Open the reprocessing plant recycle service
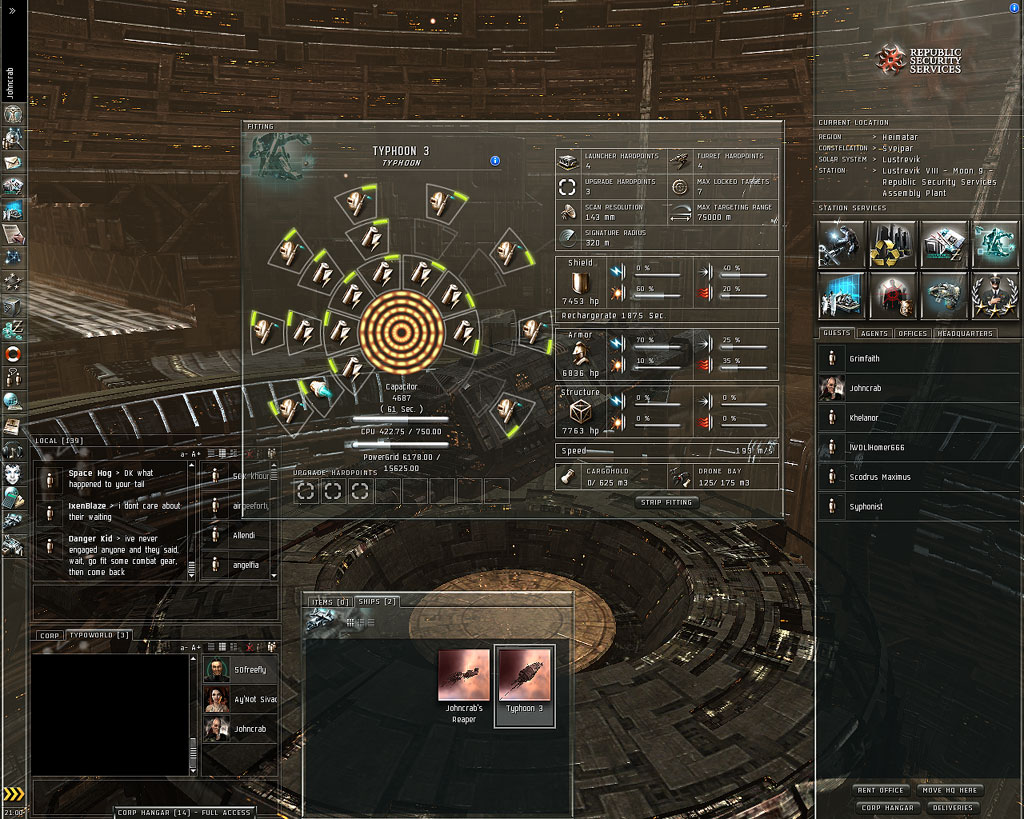Viewport: 1024px width, 819px height. click(x=891, y=245)
